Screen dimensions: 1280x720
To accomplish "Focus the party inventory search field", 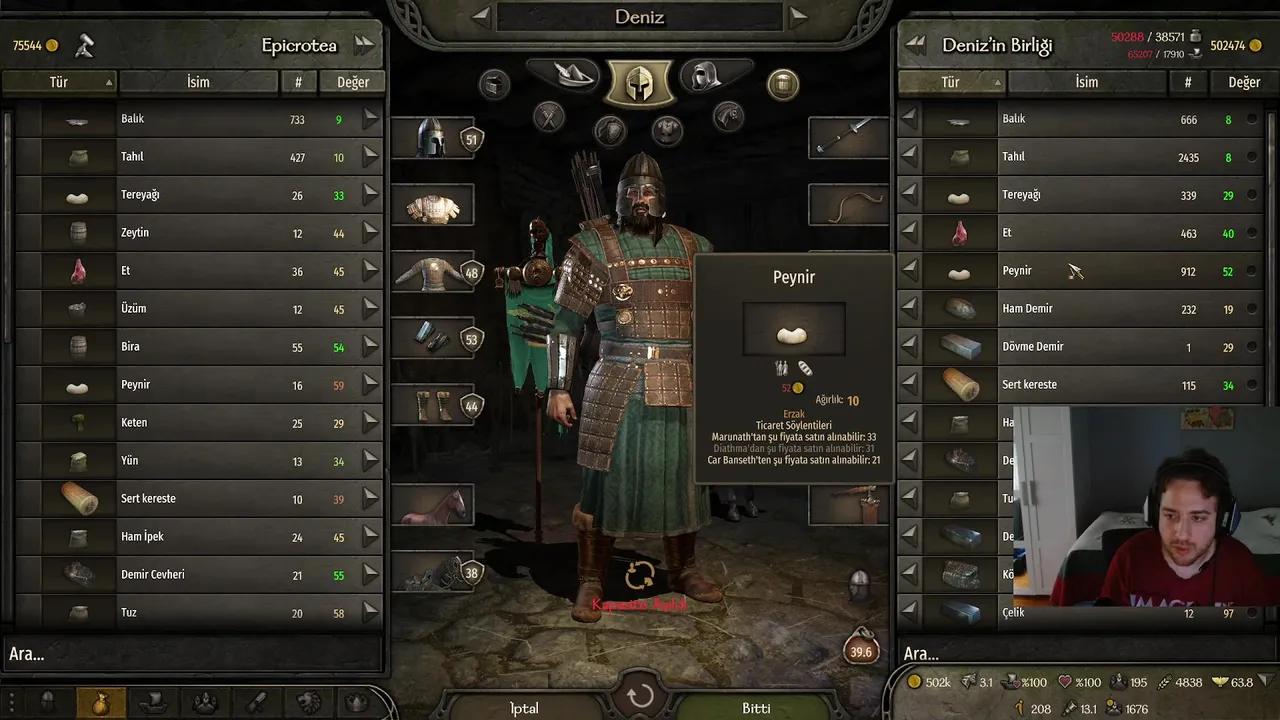I will (1080, 654).
